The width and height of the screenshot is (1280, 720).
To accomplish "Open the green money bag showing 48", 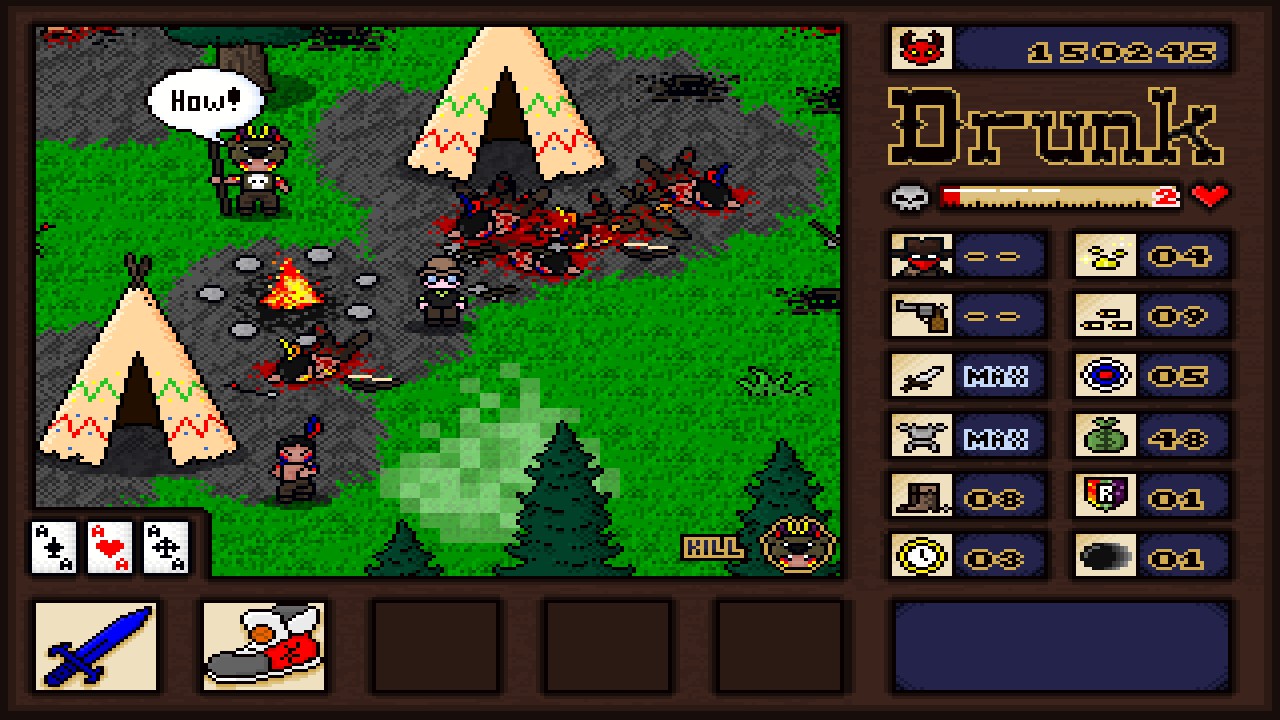I will pyautogui.click(x=1106, y=437).
